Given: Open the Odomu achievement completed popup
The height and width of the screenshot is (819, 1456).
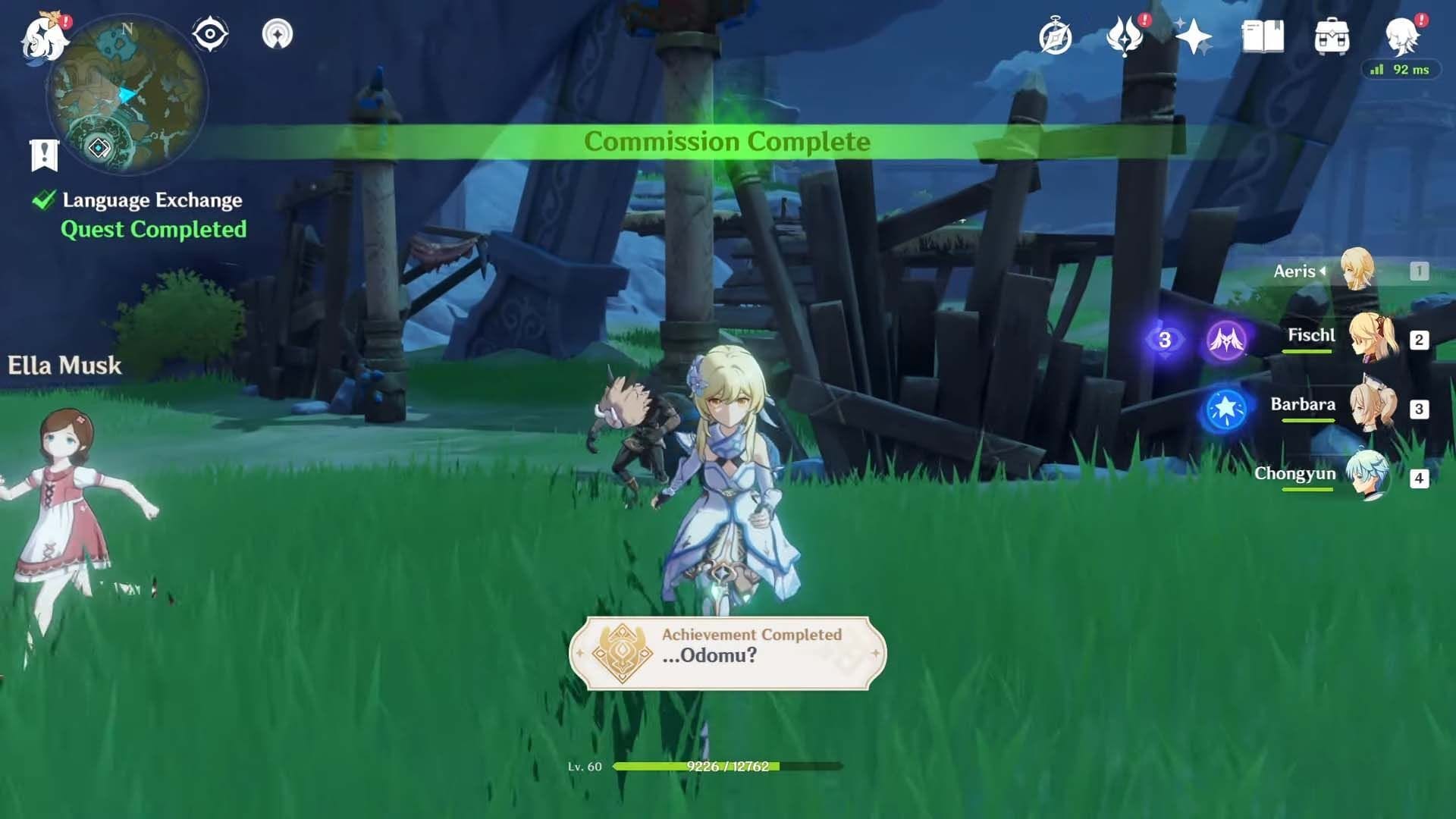Looking at the screenshot, I should 727,653.
